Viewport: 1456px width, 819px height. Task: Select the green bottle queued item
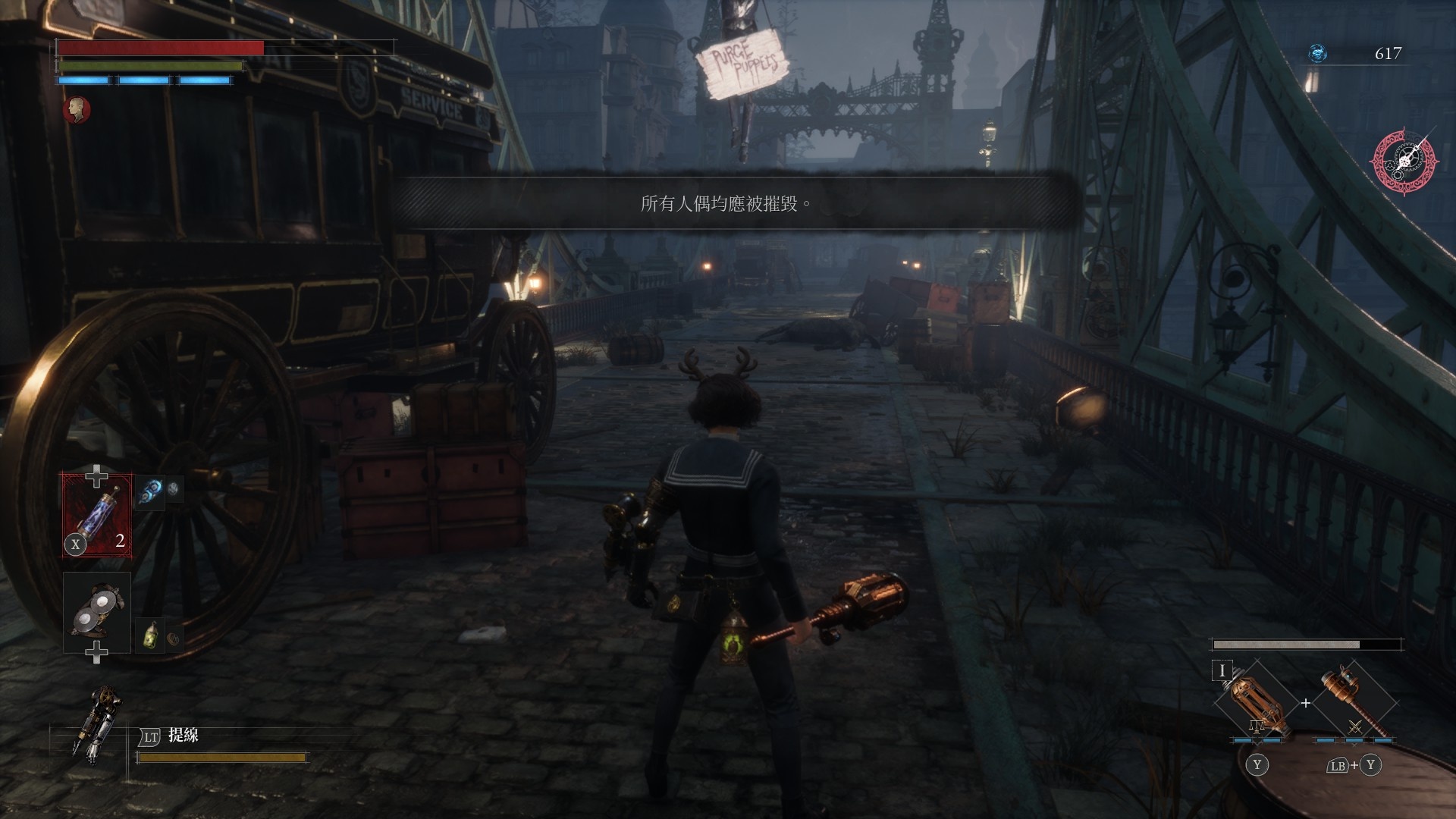(x=150, y=635)
